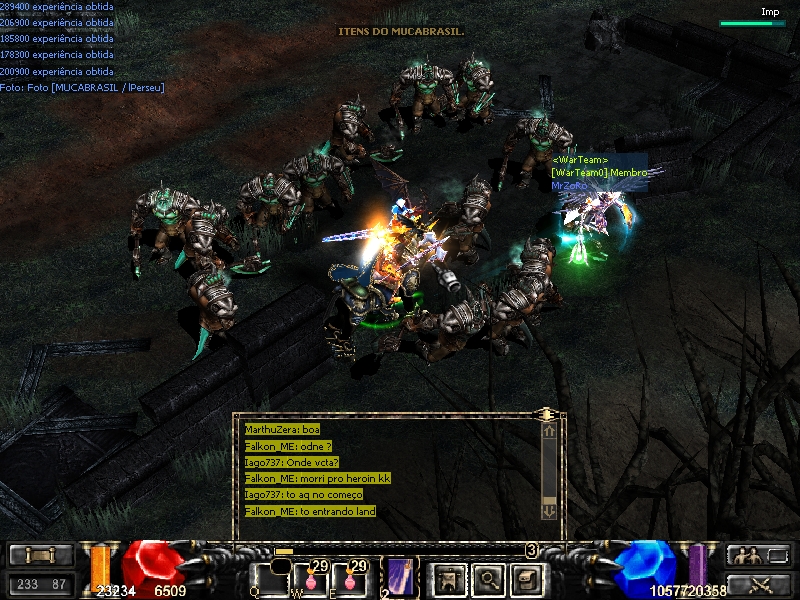The height and width of the screenshot is (600, 800).
Task: Click Falkon_ME's "to entrando land" message
Action: pyautogui.click(x=310, y=511)
